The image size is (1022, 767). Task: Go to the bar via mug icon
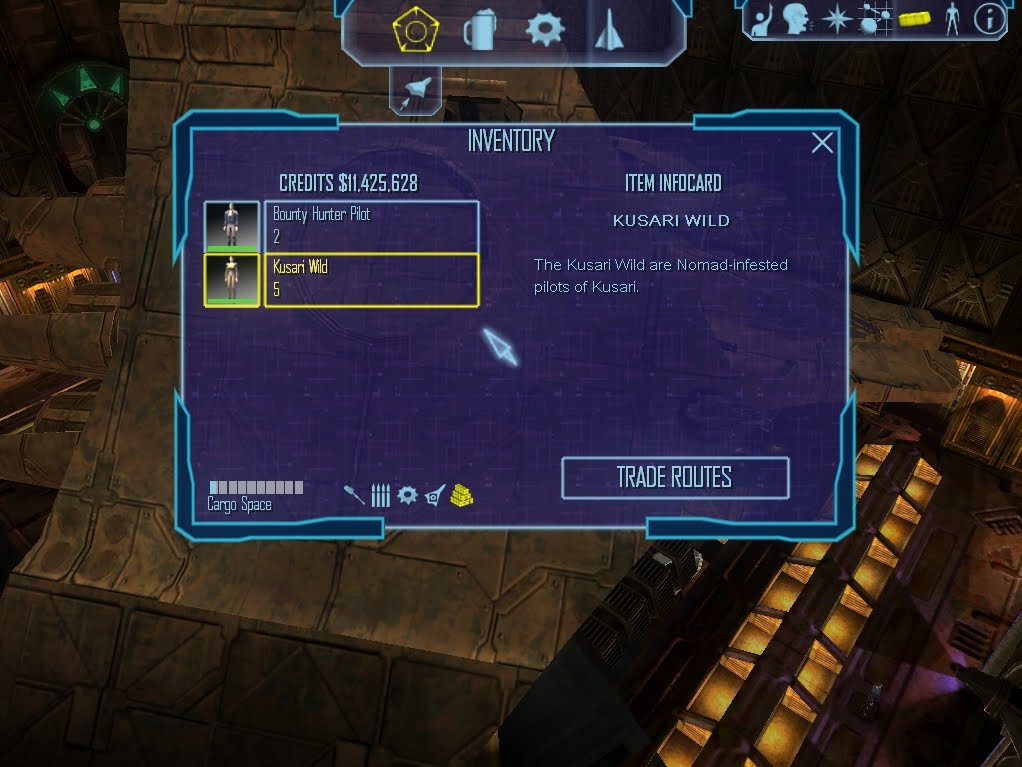479,31
